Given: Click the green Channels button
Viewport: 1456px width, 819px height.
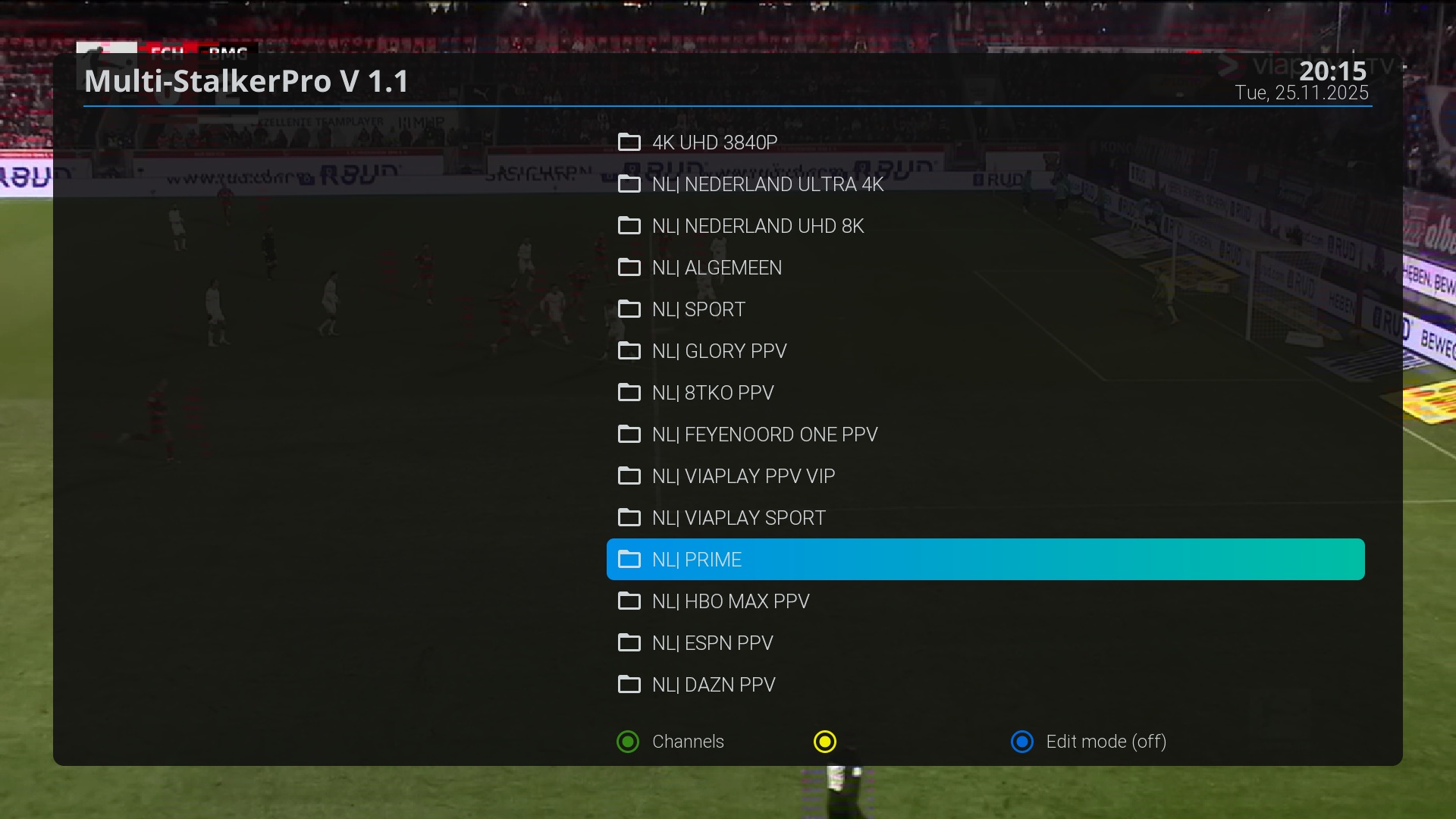Looking at the screenshot, I should click(x=628, y=742).
